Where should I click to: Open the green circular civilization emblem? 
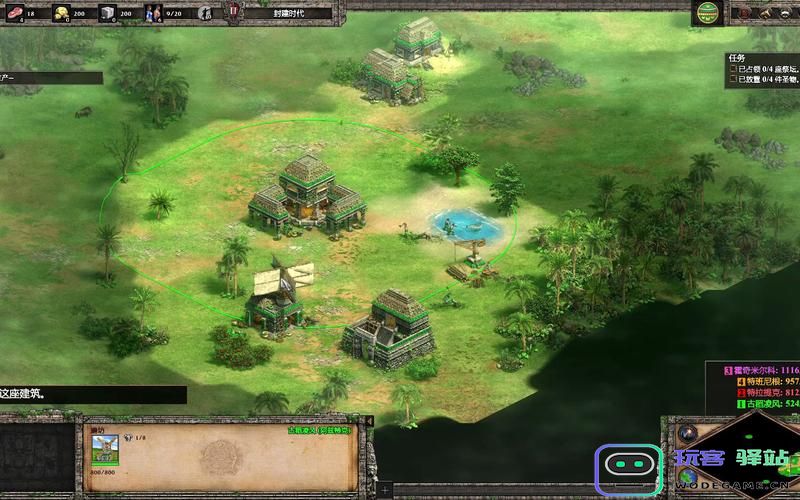coord(708,13)
